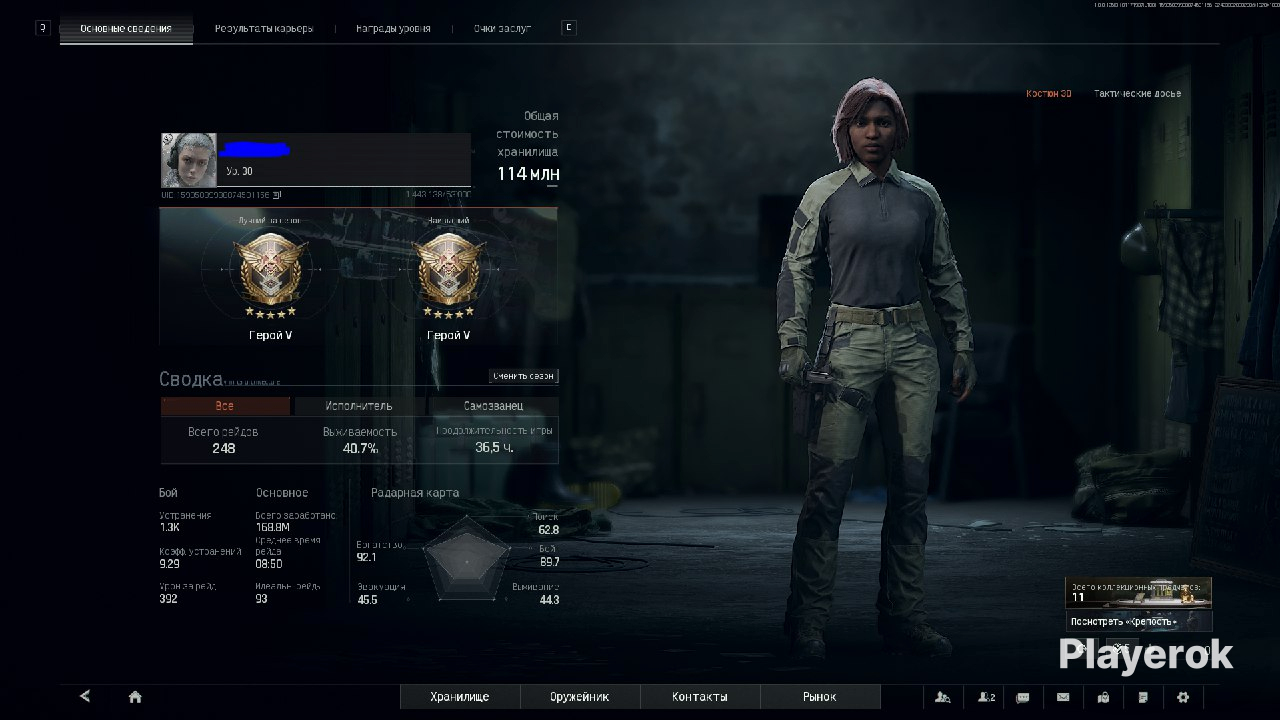Screen dimensions: 1280x720
Task: Go to the Оружейник menu
Action: [x=580, y=697]
